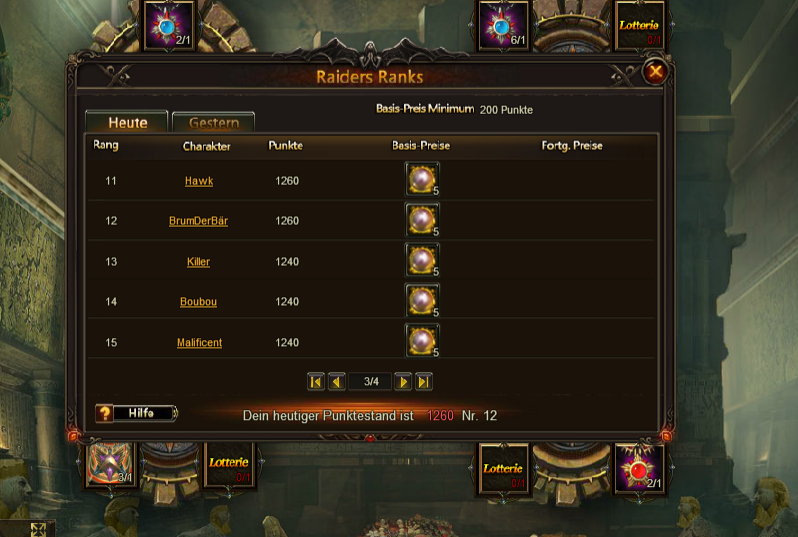
Task: Inspect Malificent's pearl reward icon
Action: tap(422, 341)
